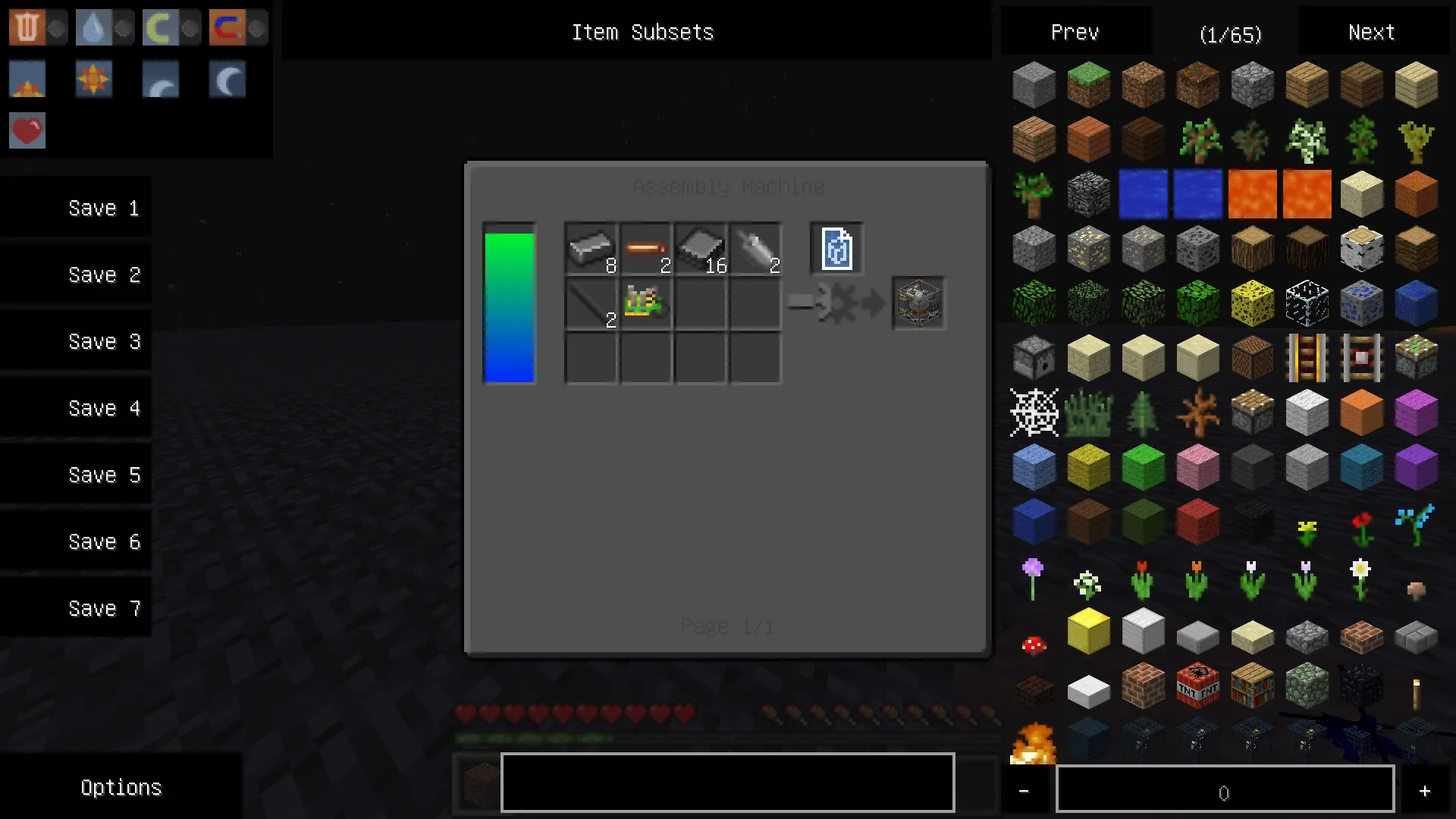This screenshot has height=819, width=1456.
Task: Select the heal heart icon
Action: coord(27,130)
